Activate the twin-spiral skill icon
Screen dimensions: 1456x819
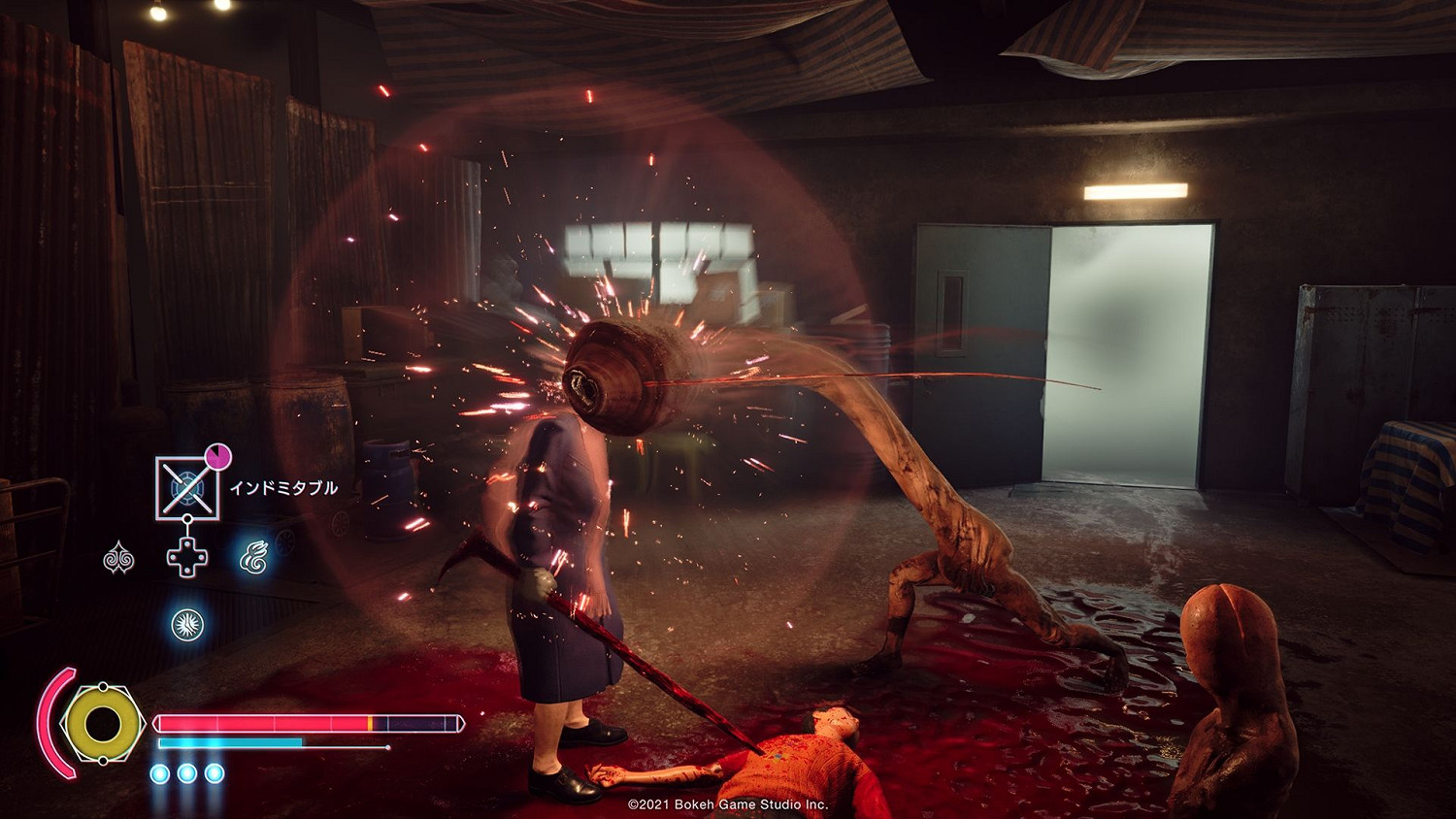118,558
